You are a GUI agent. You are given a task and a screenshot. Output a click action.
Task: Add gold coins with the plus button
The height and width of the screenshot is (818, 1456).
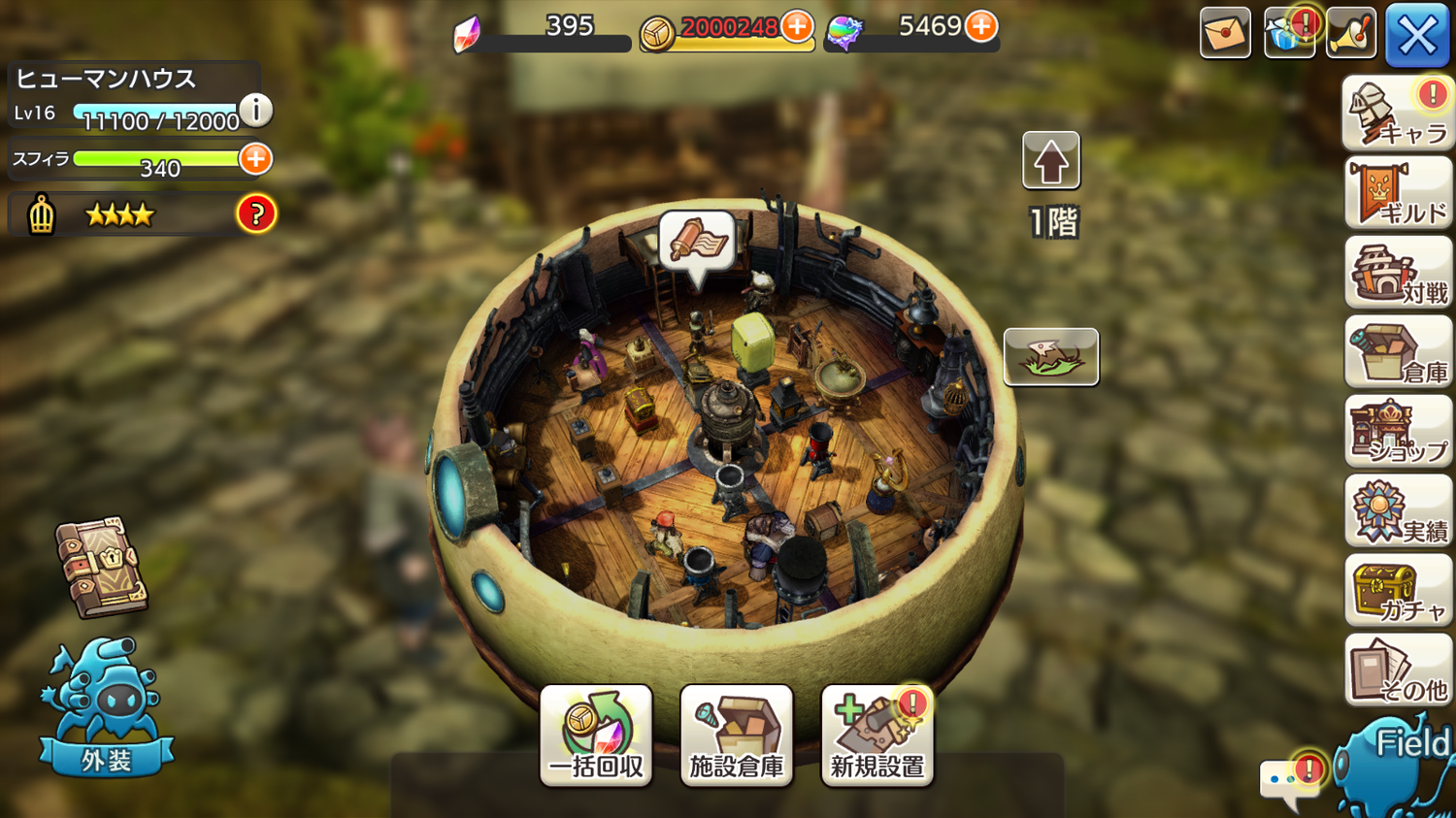click(797, 27)
